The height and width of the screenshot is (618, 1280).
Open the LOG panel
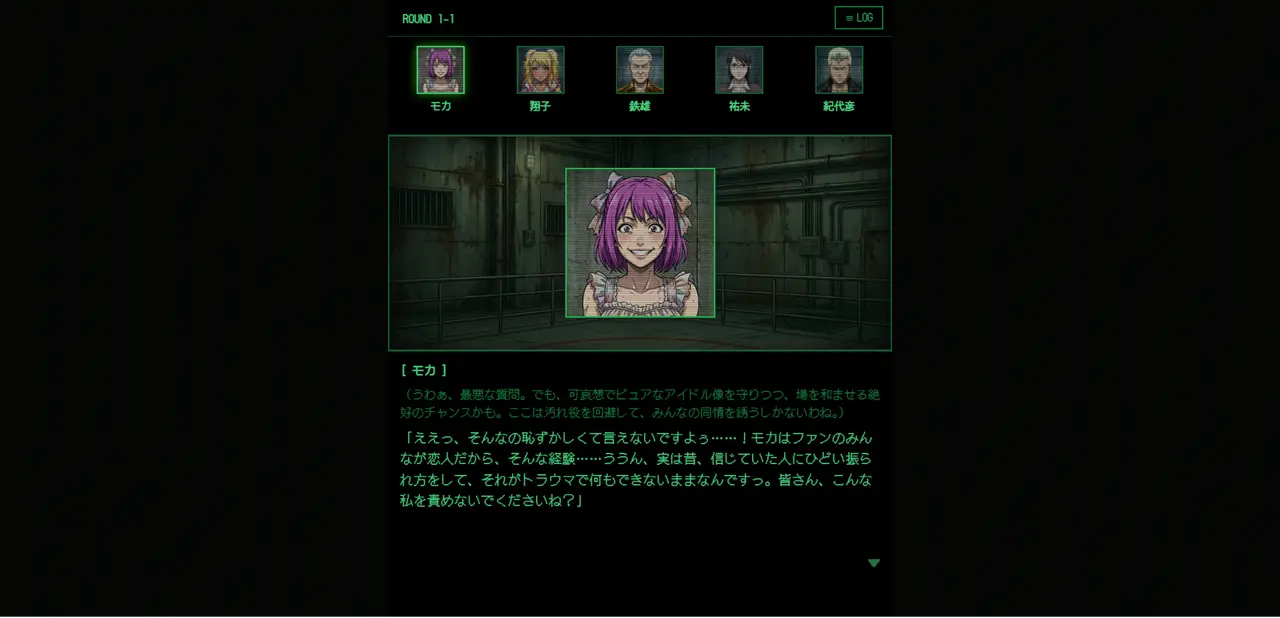point(858,18)
